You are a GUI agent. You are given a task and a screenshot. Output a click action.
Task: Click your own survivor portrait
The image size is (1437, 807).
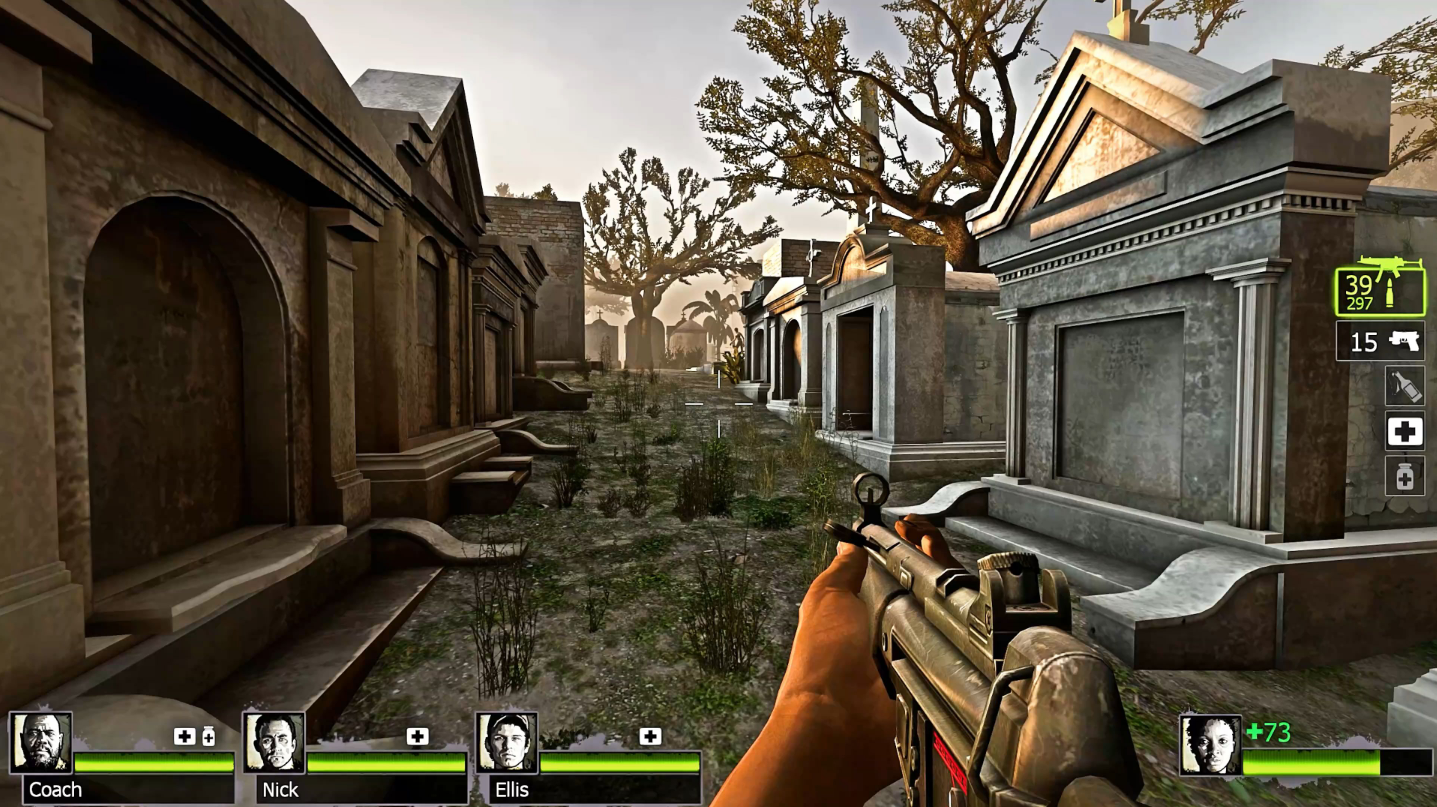coord(1210,745)
